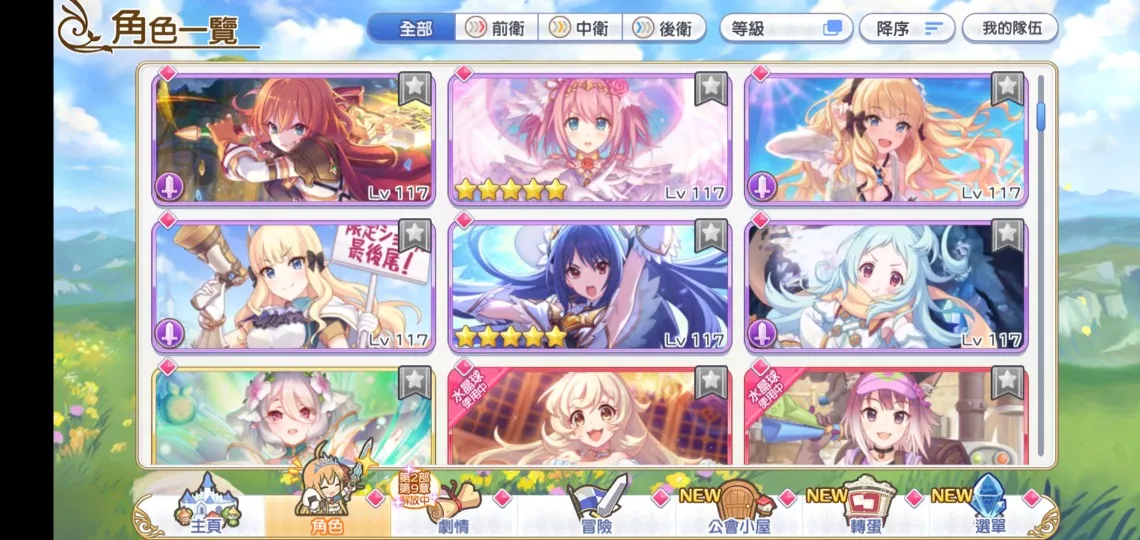1140x540 pixels.
Task: Open the 轉蛋 gacha menu
Action: tap(866, 508)
